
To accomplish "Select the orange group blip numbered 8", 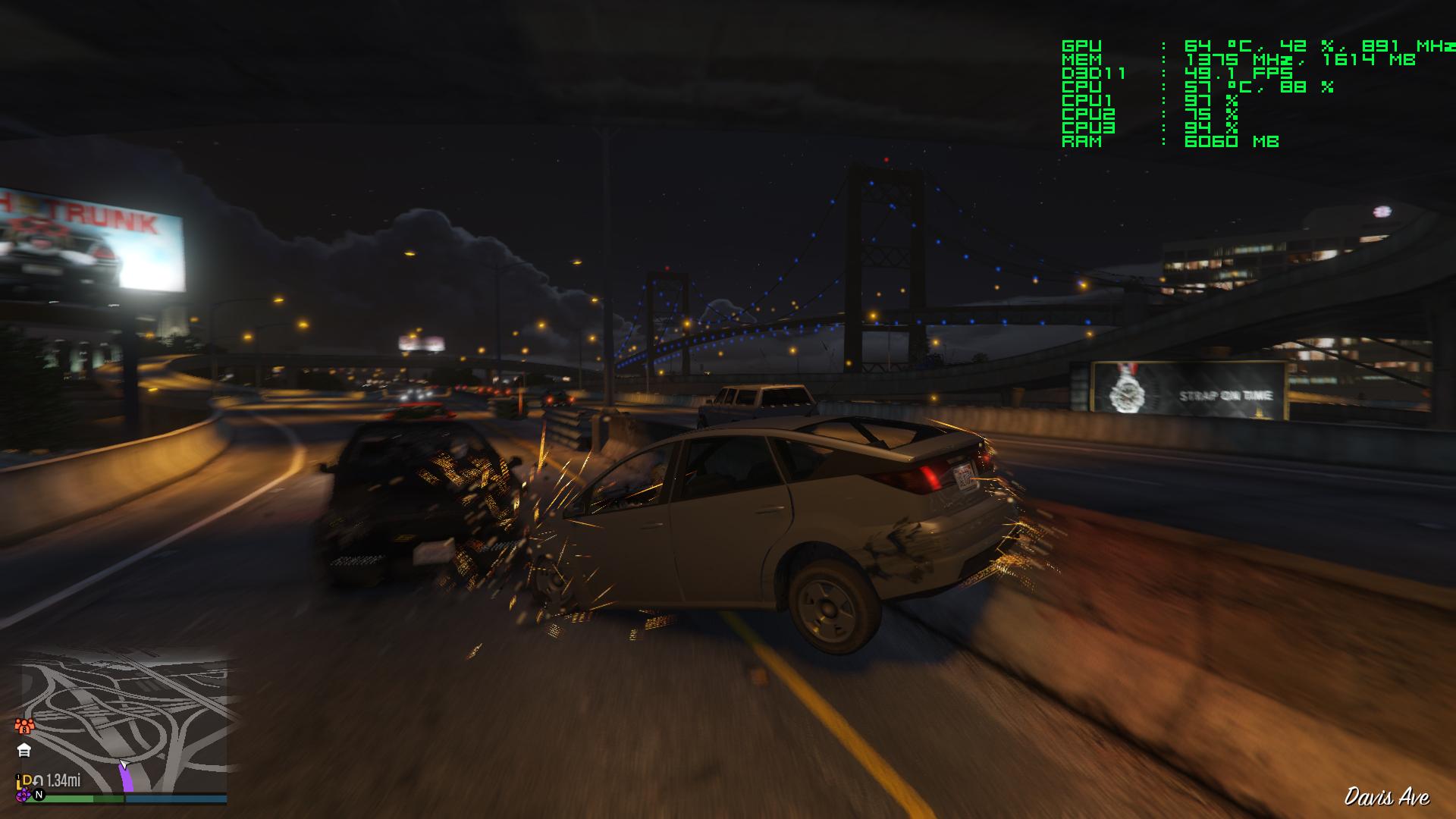I will [x=24, y=726].
